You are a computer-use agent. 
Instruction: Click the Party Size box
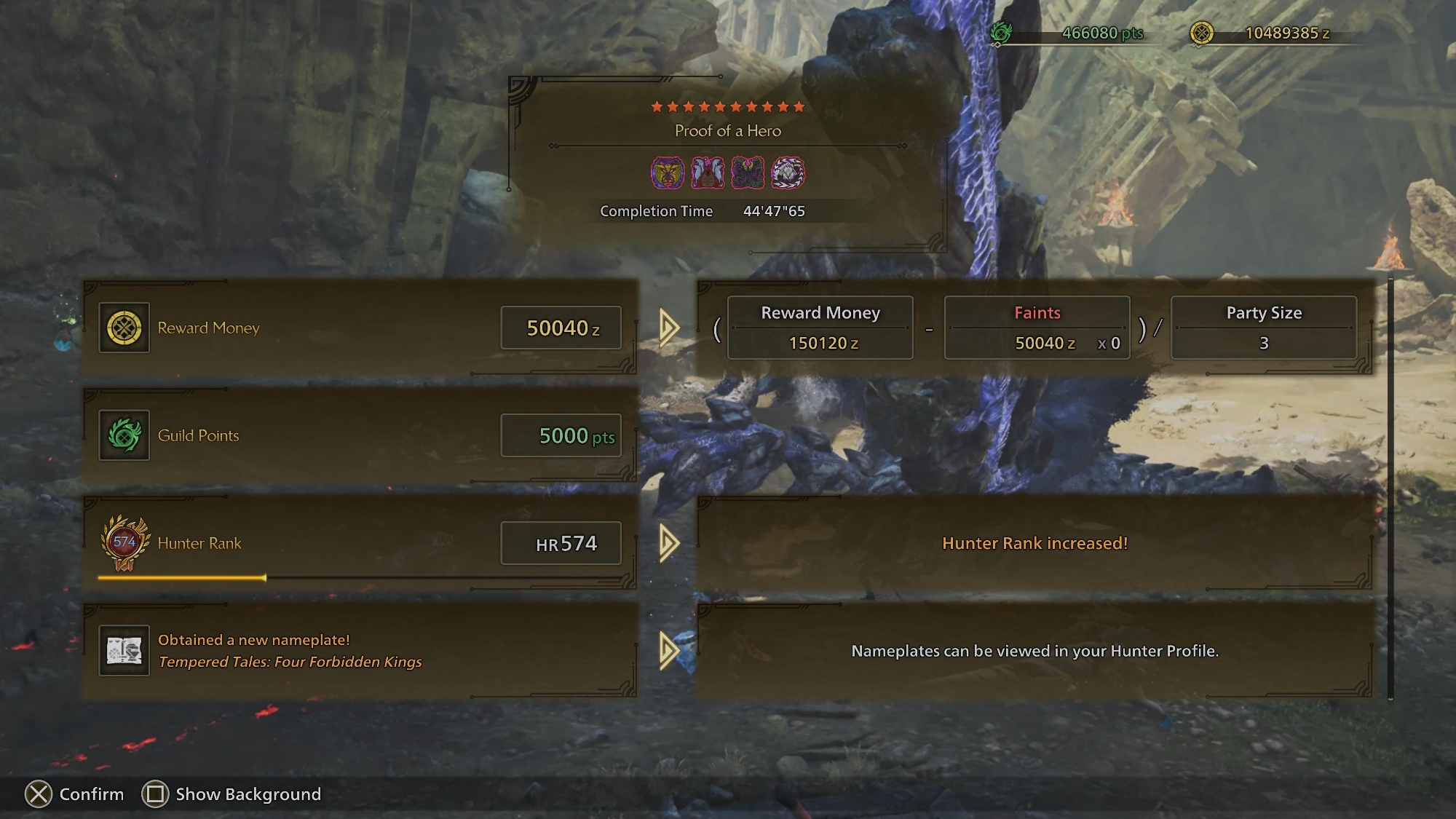(x=1264, y=328)
